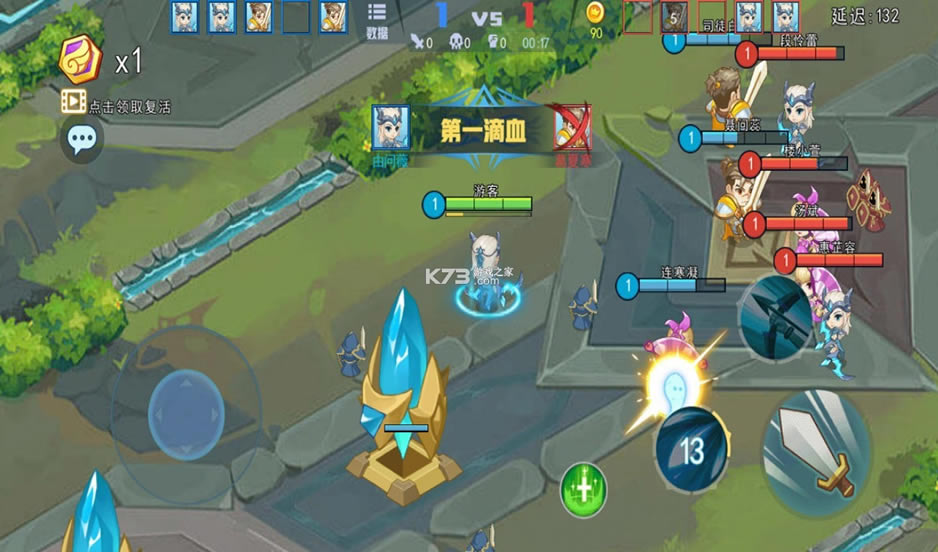This screenshot has width=938, height=552.
Task: Activate the spear thrust skill
Action: [775, 316]
